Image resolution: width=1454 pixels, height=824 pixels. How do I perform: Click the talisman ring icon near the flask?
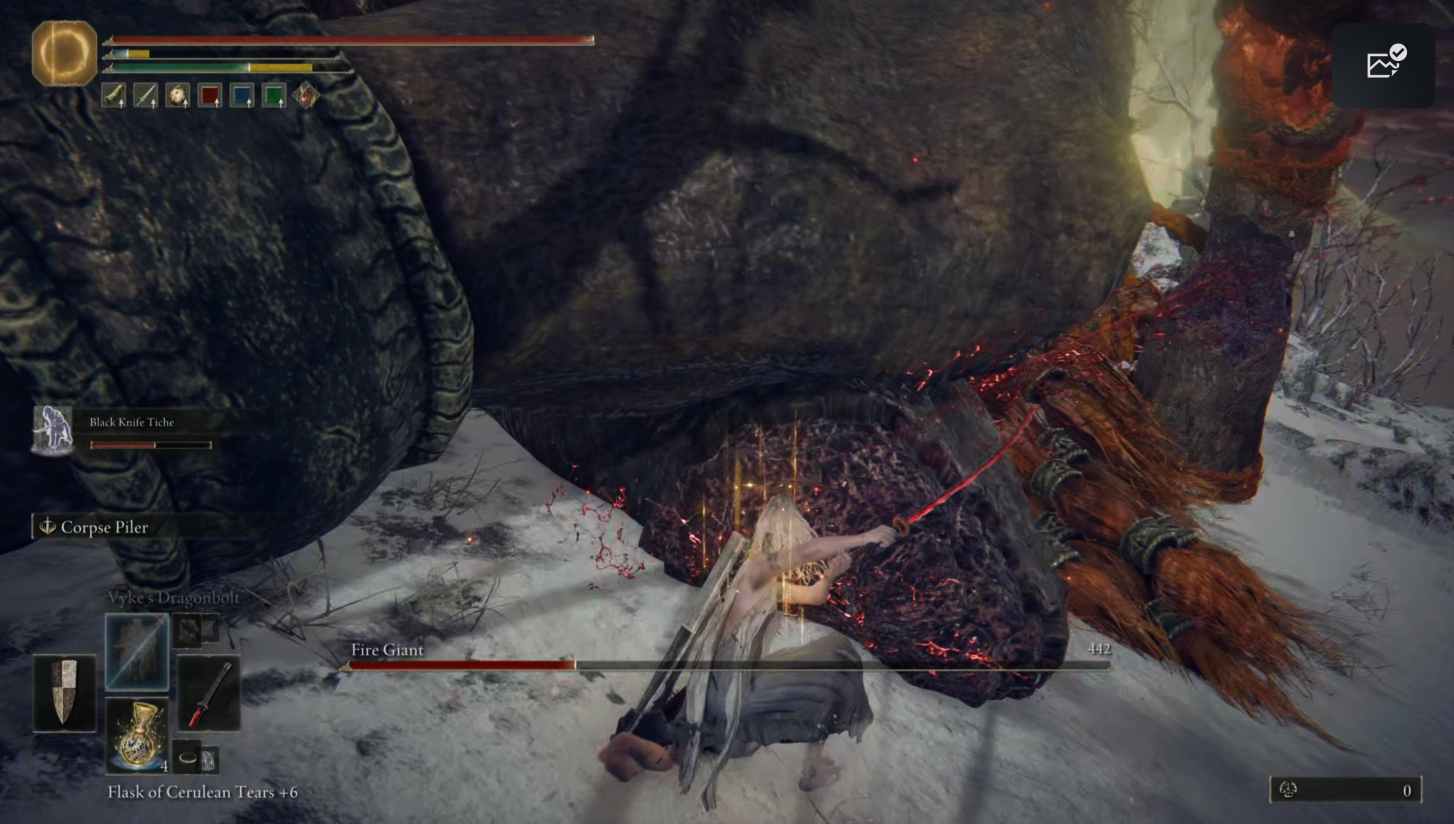click(187, 758)
